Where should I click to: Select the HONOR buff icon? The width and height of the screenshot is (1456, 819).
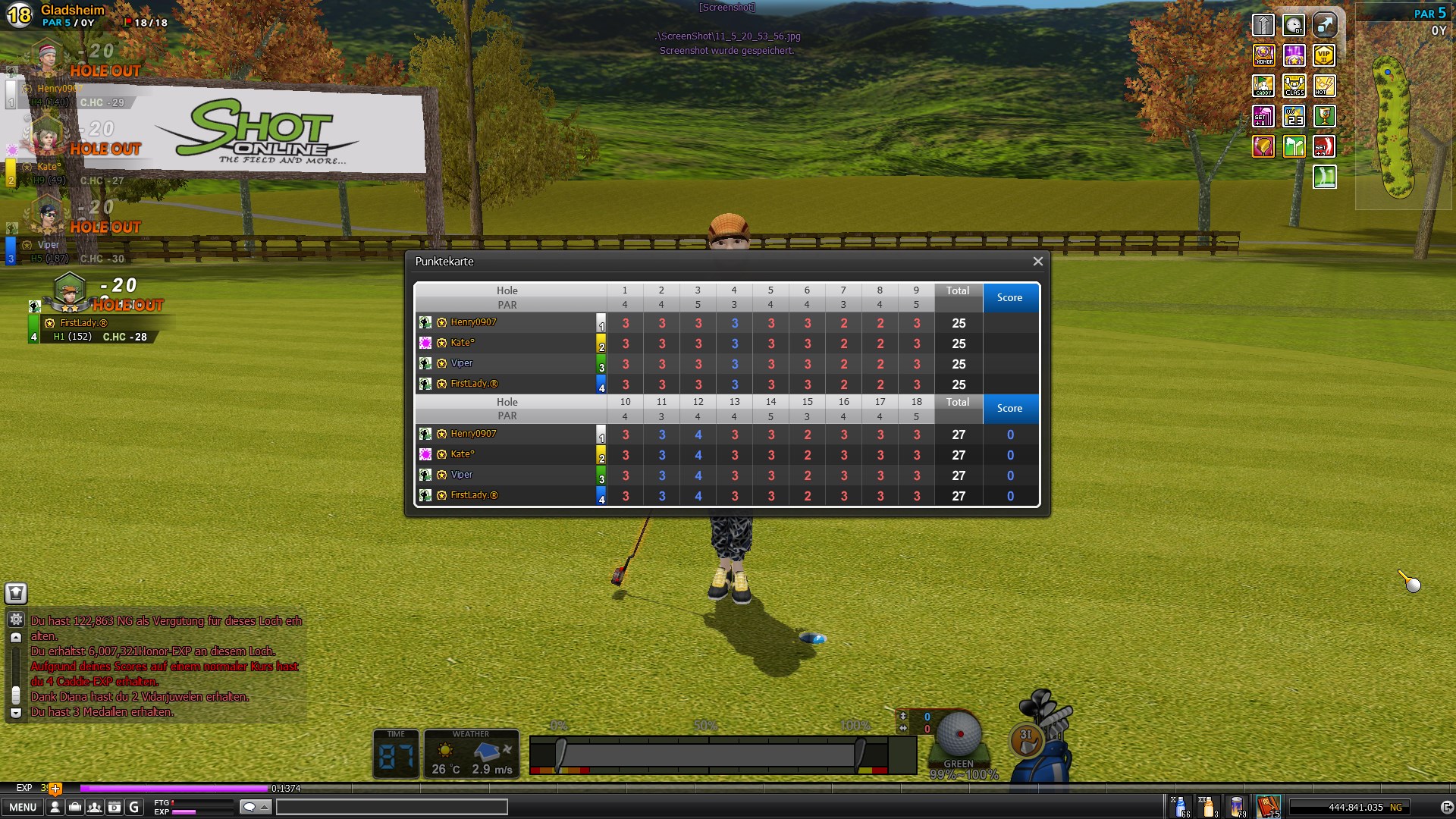(x=1263, y=55)
